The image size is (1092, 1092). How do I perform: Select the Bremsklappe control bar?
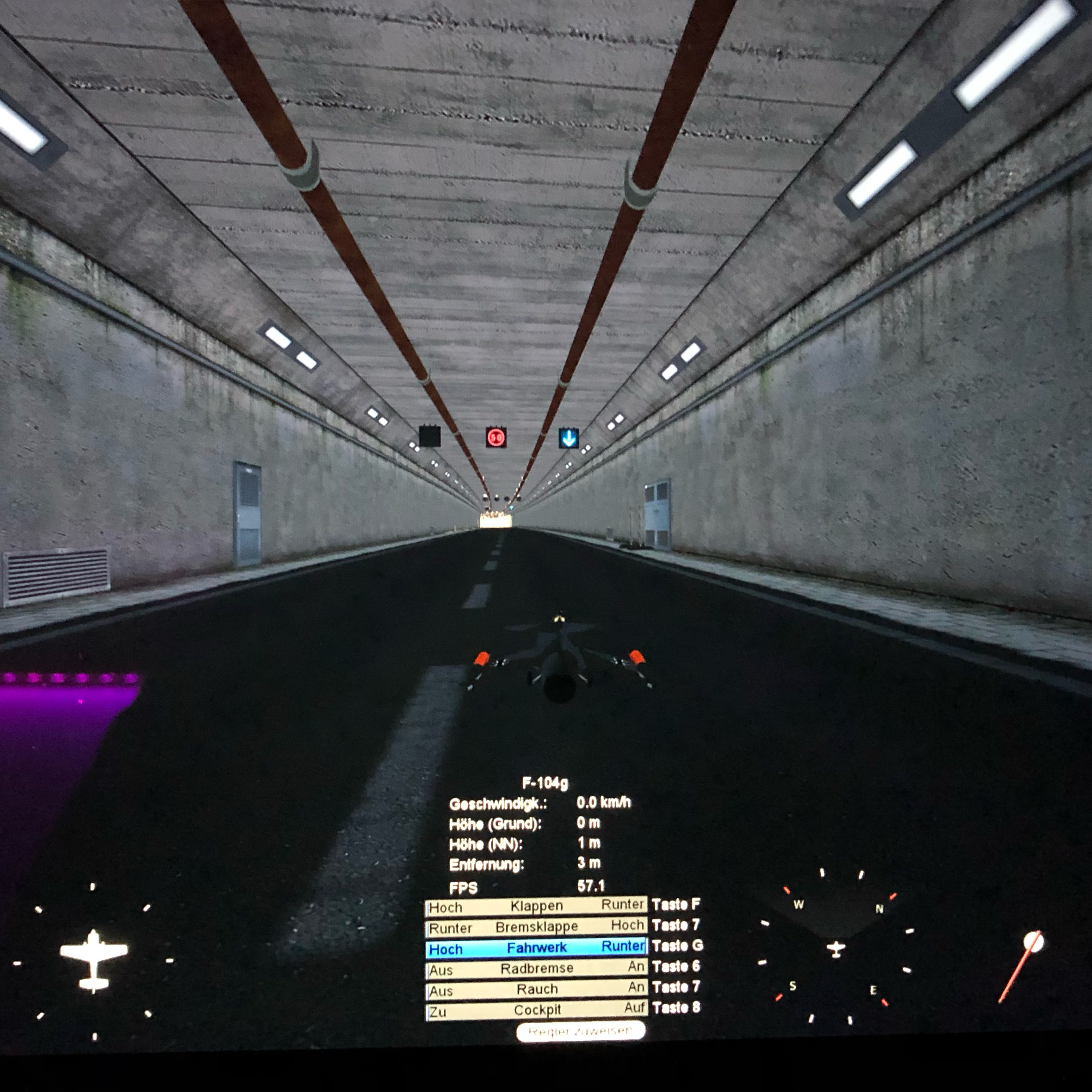[536, 927]
